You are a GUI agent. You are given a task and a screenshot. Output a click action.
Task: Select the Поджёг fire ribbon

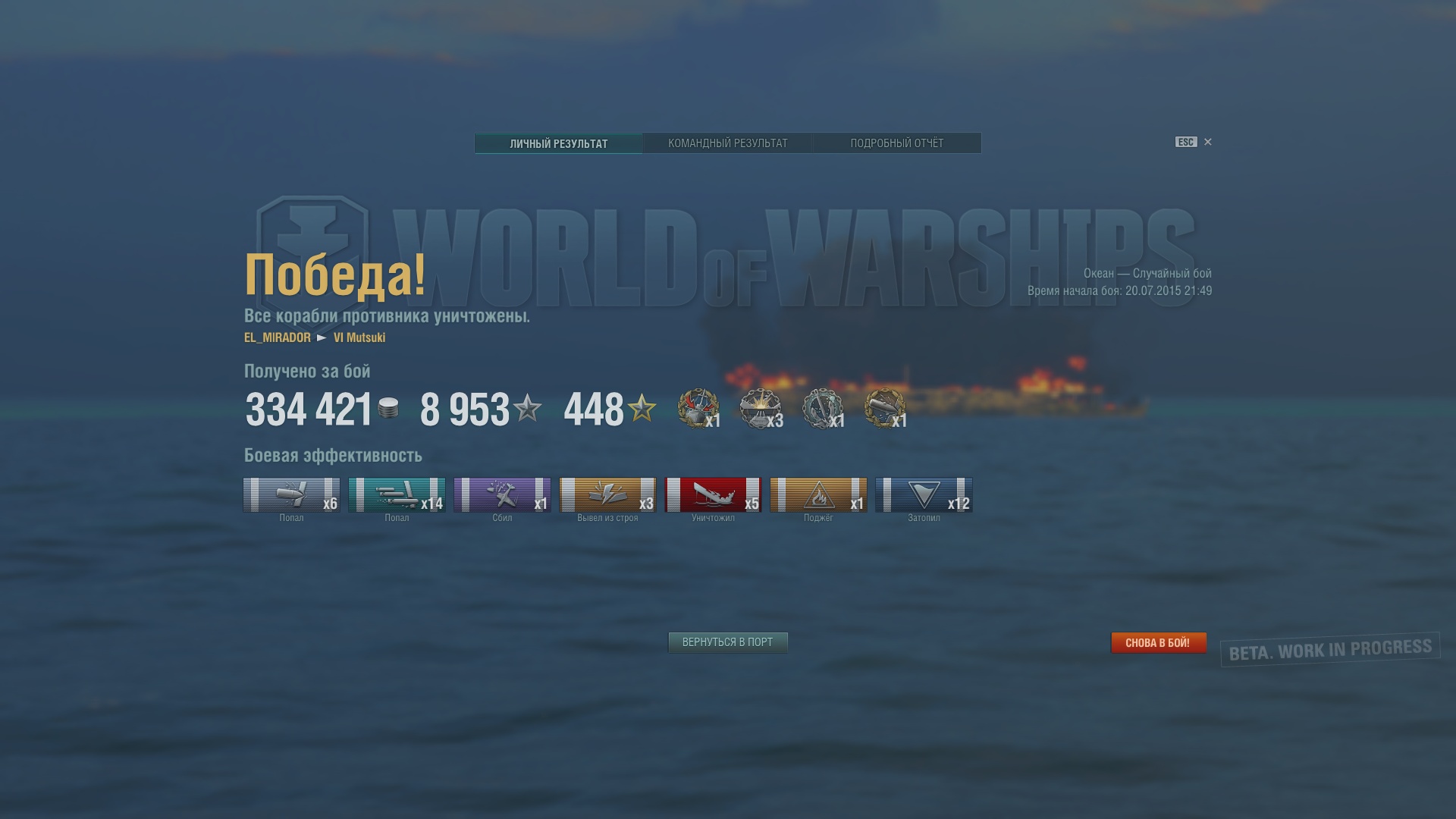818,495
